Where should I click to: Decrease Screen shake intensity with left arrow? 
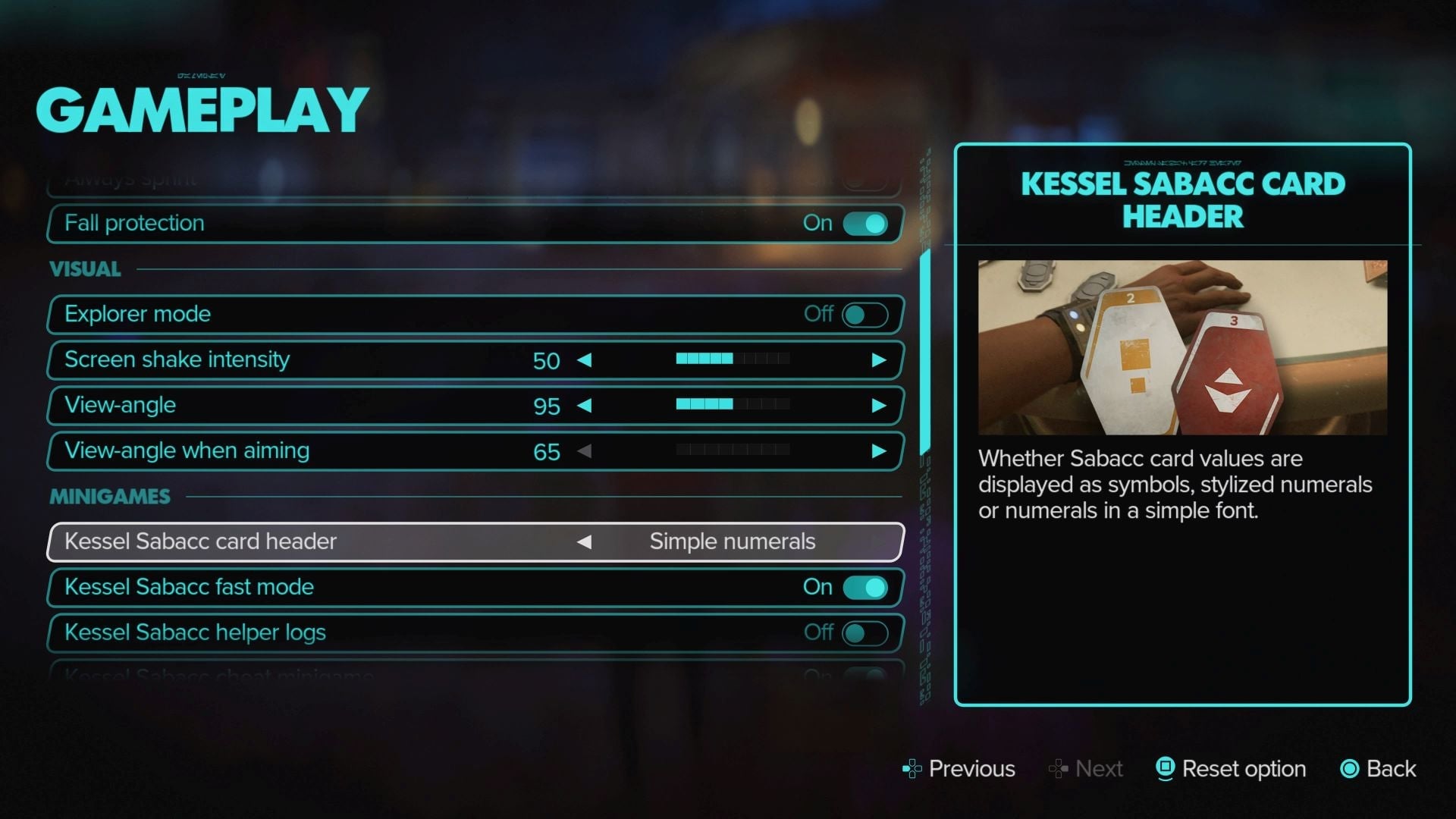585,361
